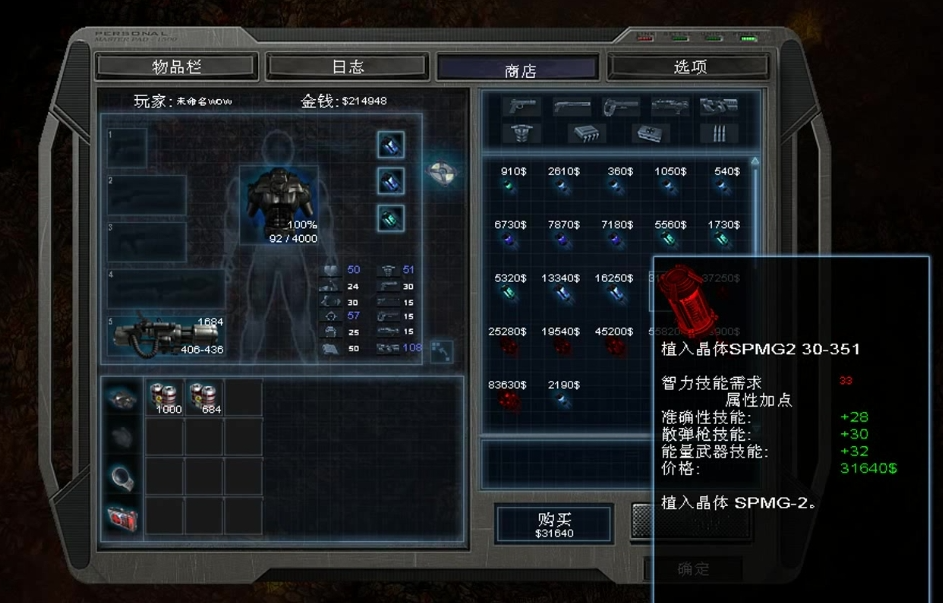Select the ammo stack showing 1000

click(x=167, y=397)
